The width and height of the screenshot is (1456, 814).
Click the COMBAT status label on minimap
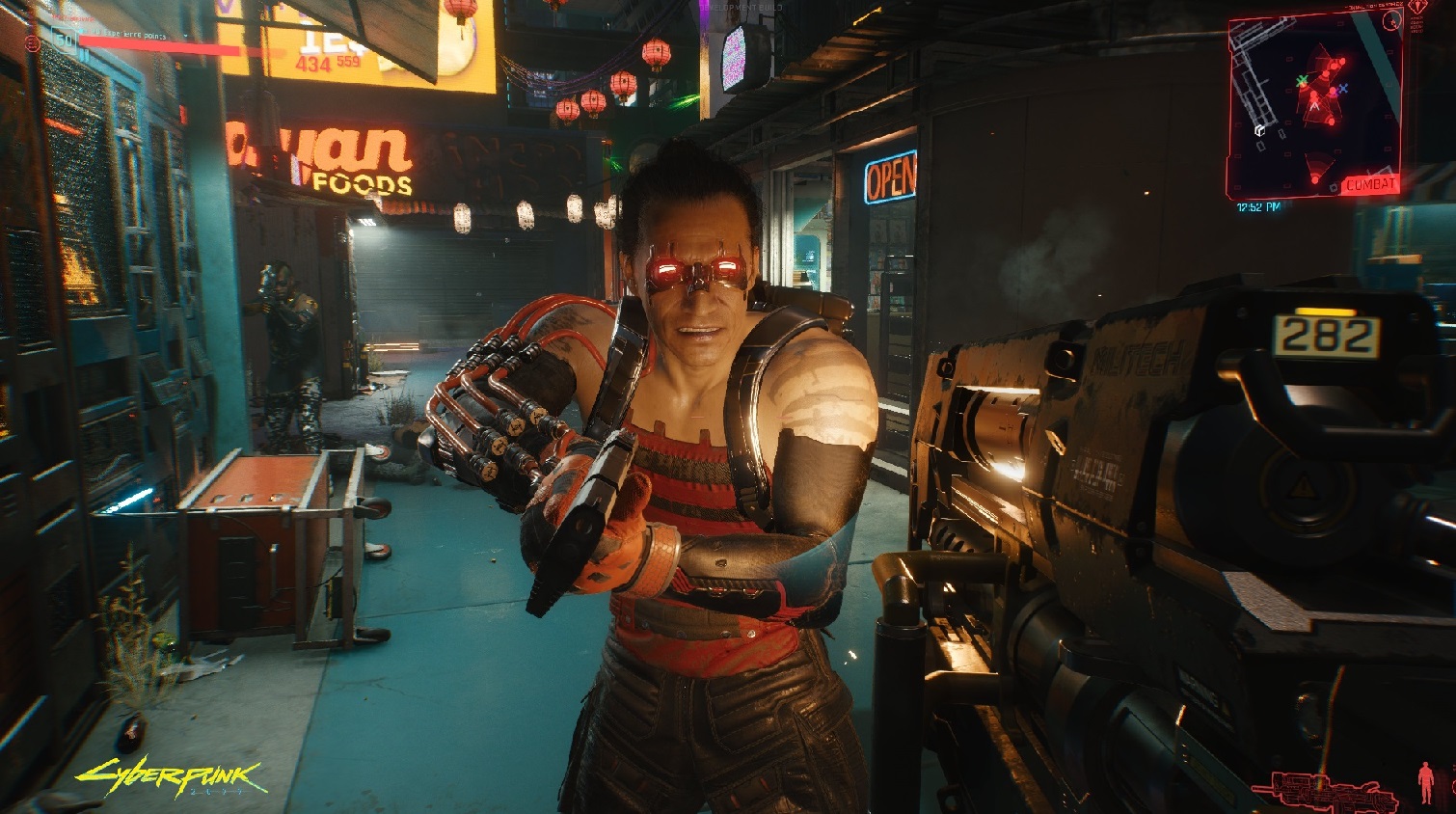1370,184
